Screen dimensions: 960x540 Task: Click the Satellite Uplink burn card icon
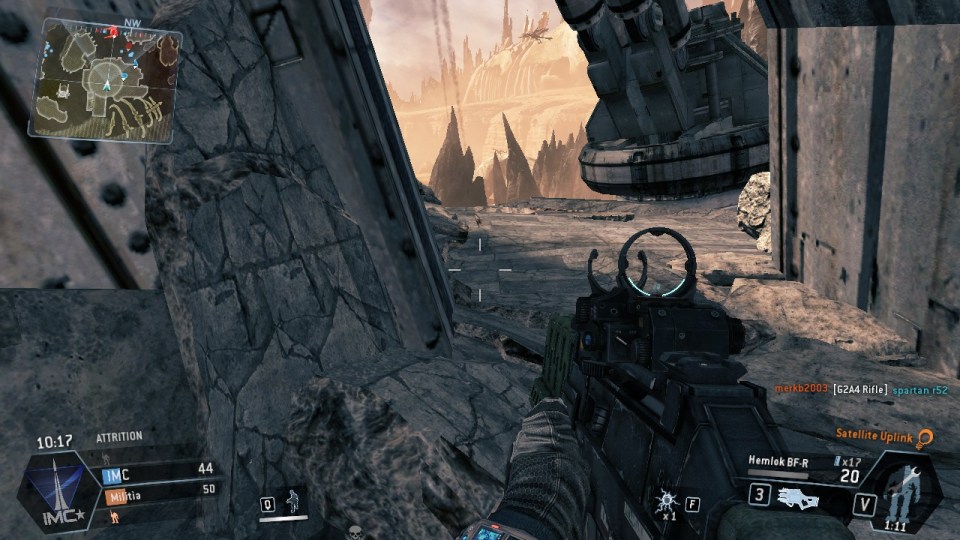tap(925, 438)
